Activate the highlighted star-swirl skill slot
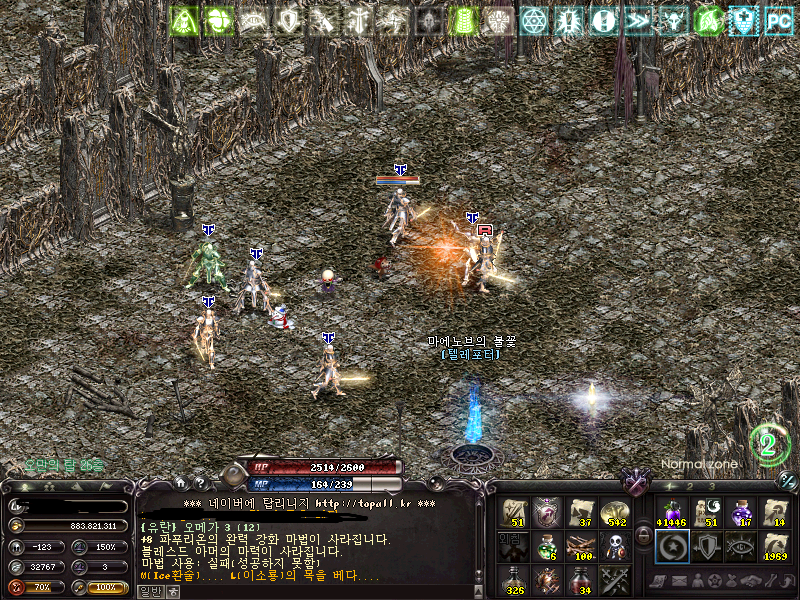800x600 pixels. click(672, 546)
